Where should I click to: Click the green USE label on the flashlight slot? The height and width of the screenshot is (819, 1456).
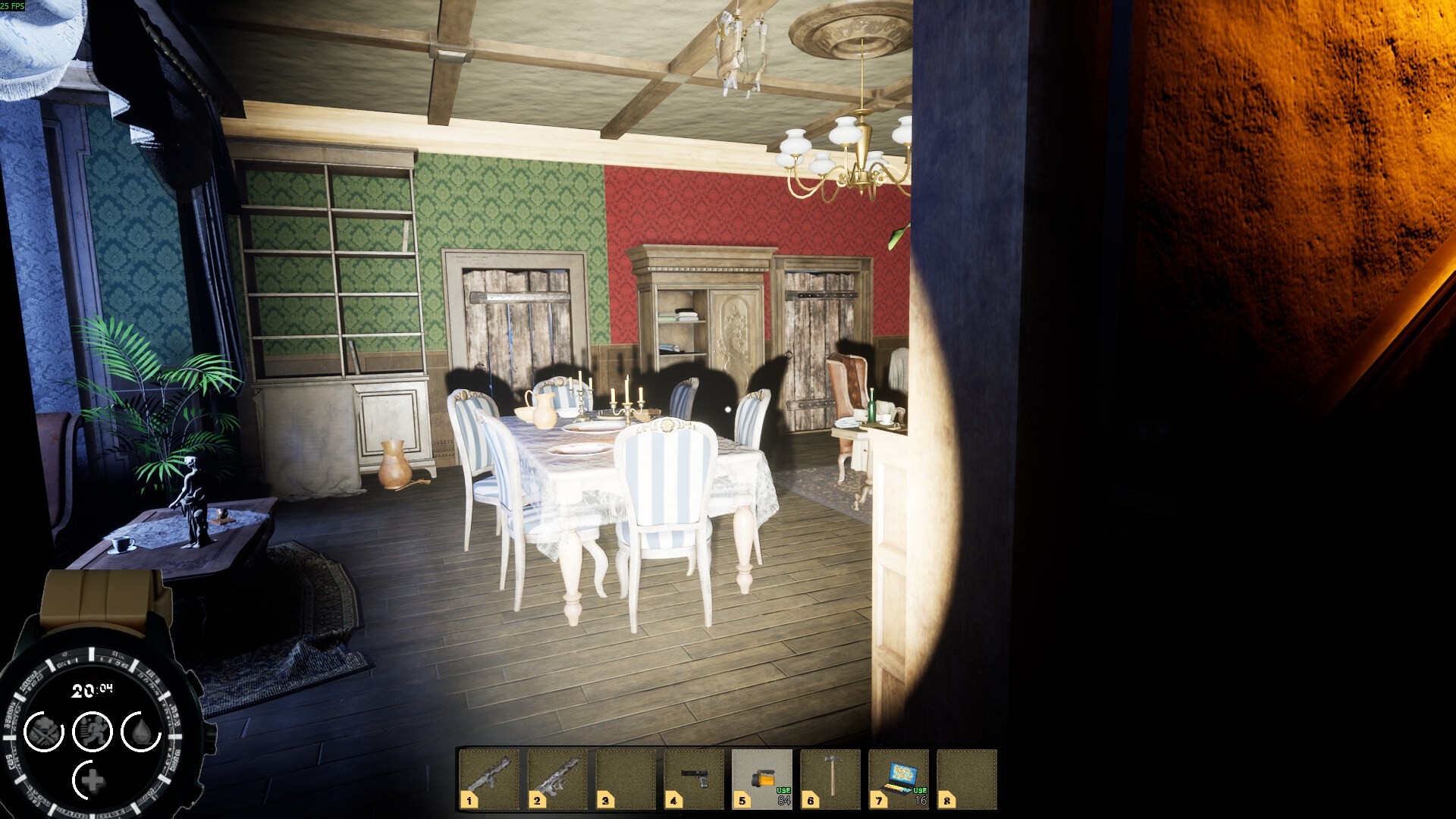click(x=783, y=789)
